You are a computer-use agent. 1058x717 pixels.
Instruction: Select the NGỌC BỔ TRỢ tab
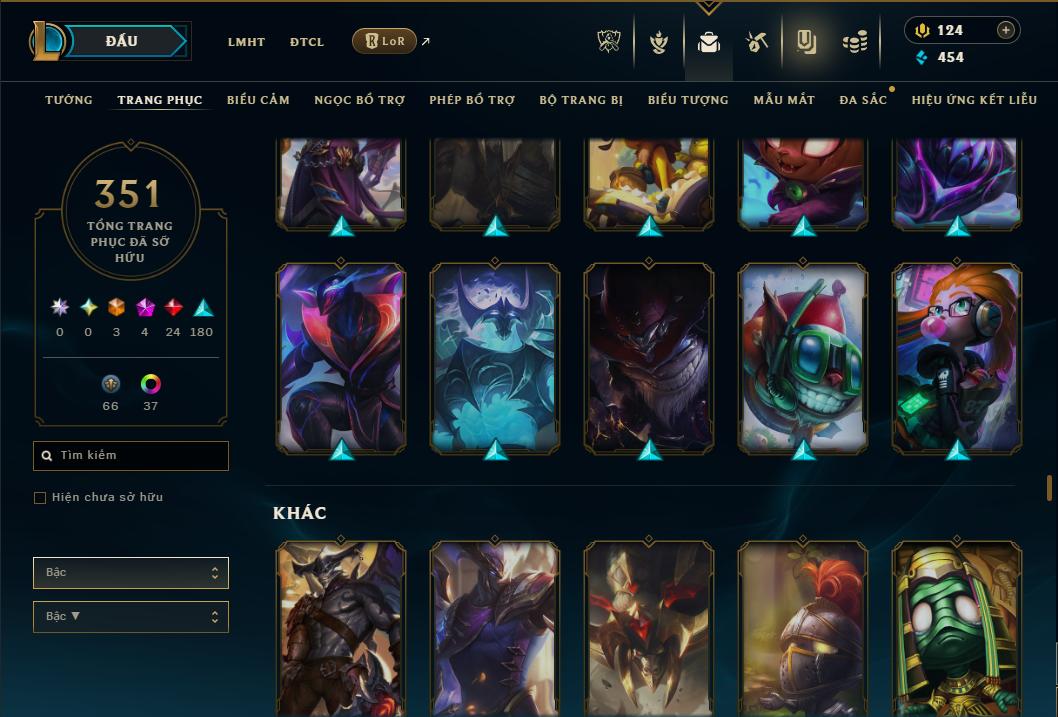click(359, 100)
